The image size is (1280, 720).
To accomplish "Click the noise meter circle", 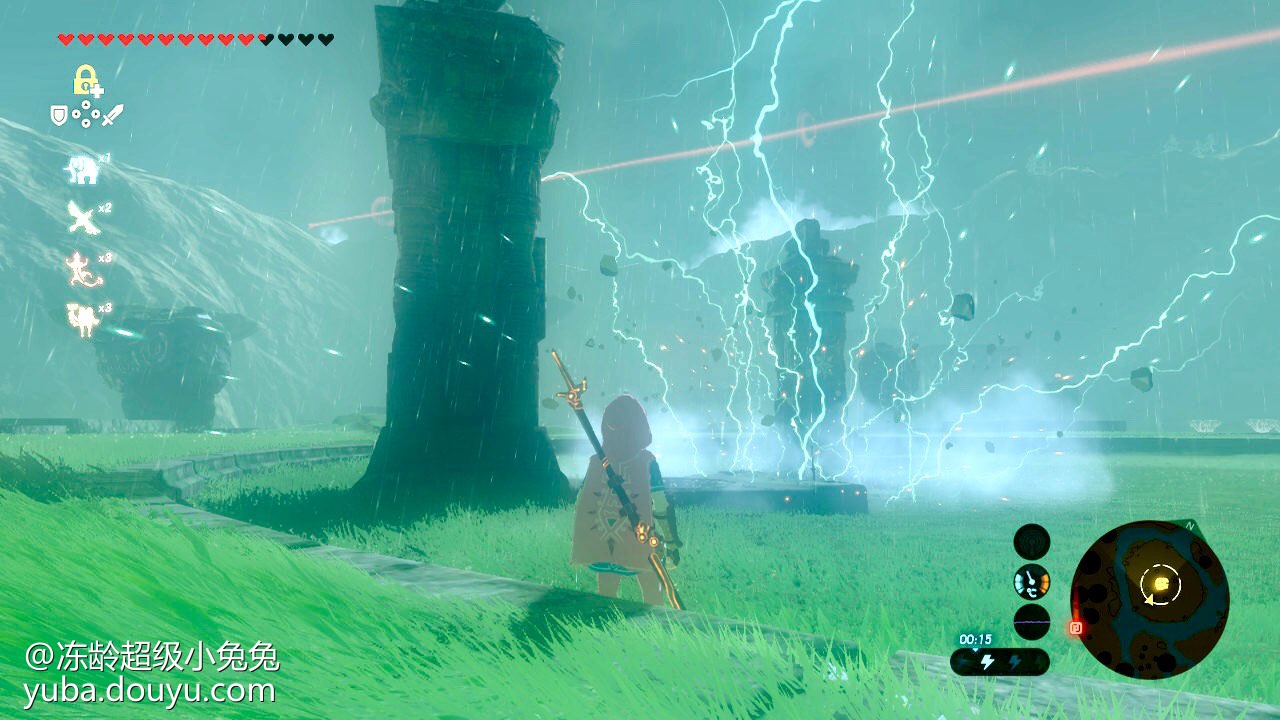I will click(x=1032, y=621).
